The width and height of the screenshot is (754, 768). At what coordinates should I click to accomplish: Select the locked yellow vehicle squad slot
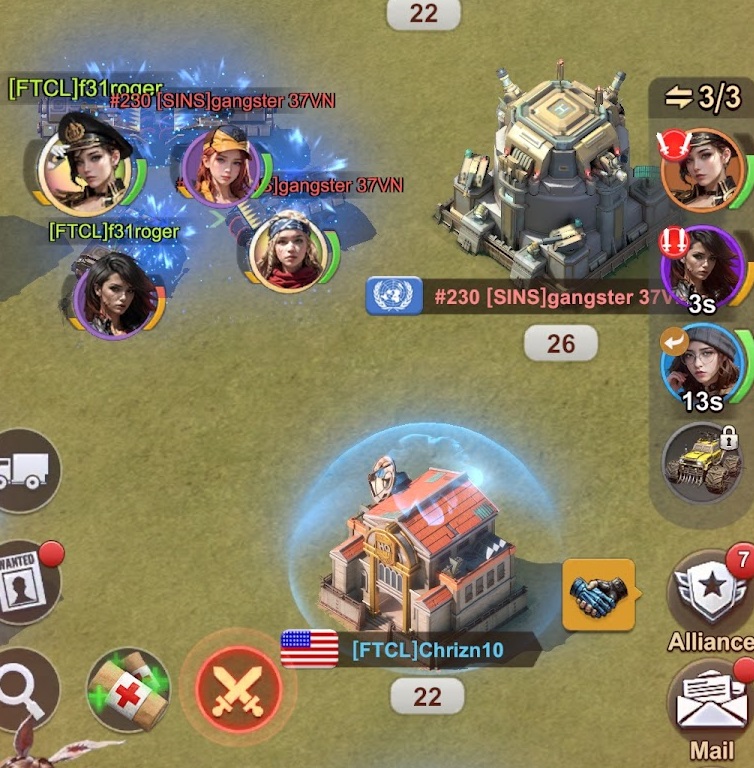tap(702, 461)
